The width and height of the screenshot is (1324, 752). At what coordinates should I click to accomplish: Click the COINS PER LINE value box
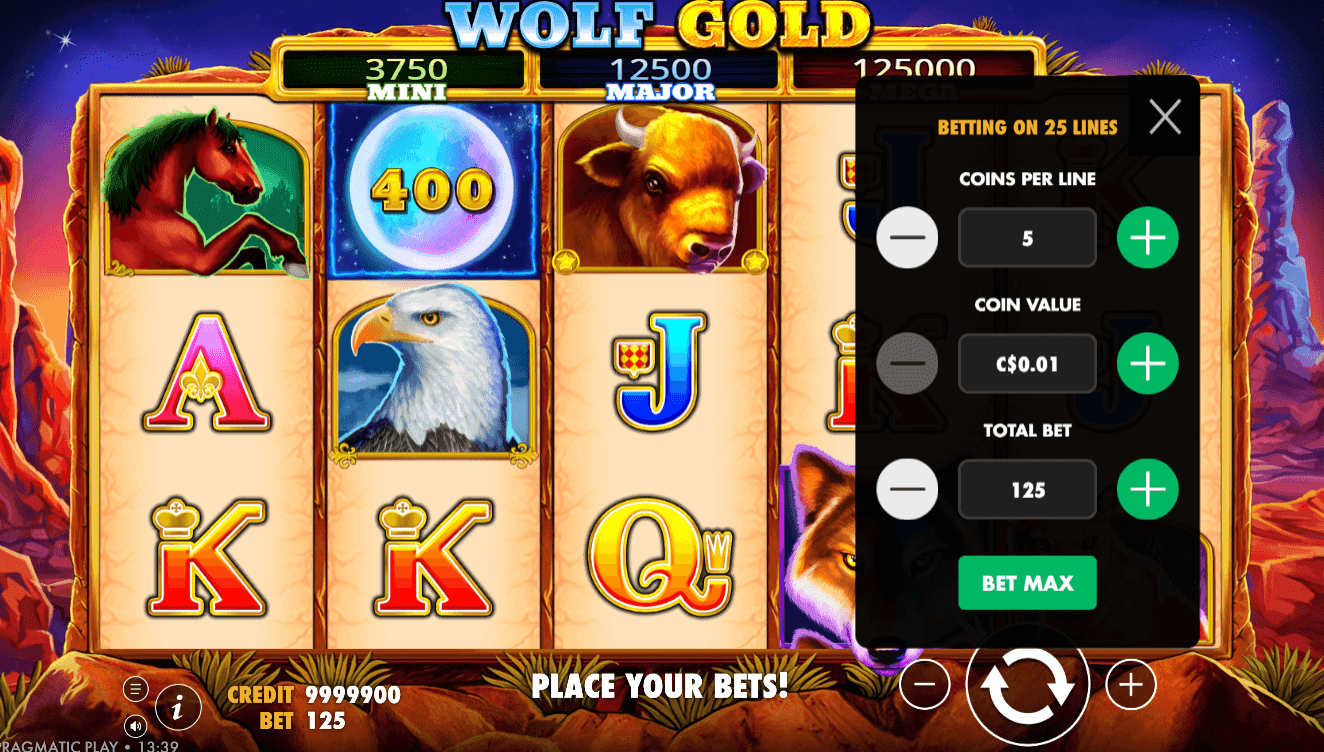click(1027, 237)
